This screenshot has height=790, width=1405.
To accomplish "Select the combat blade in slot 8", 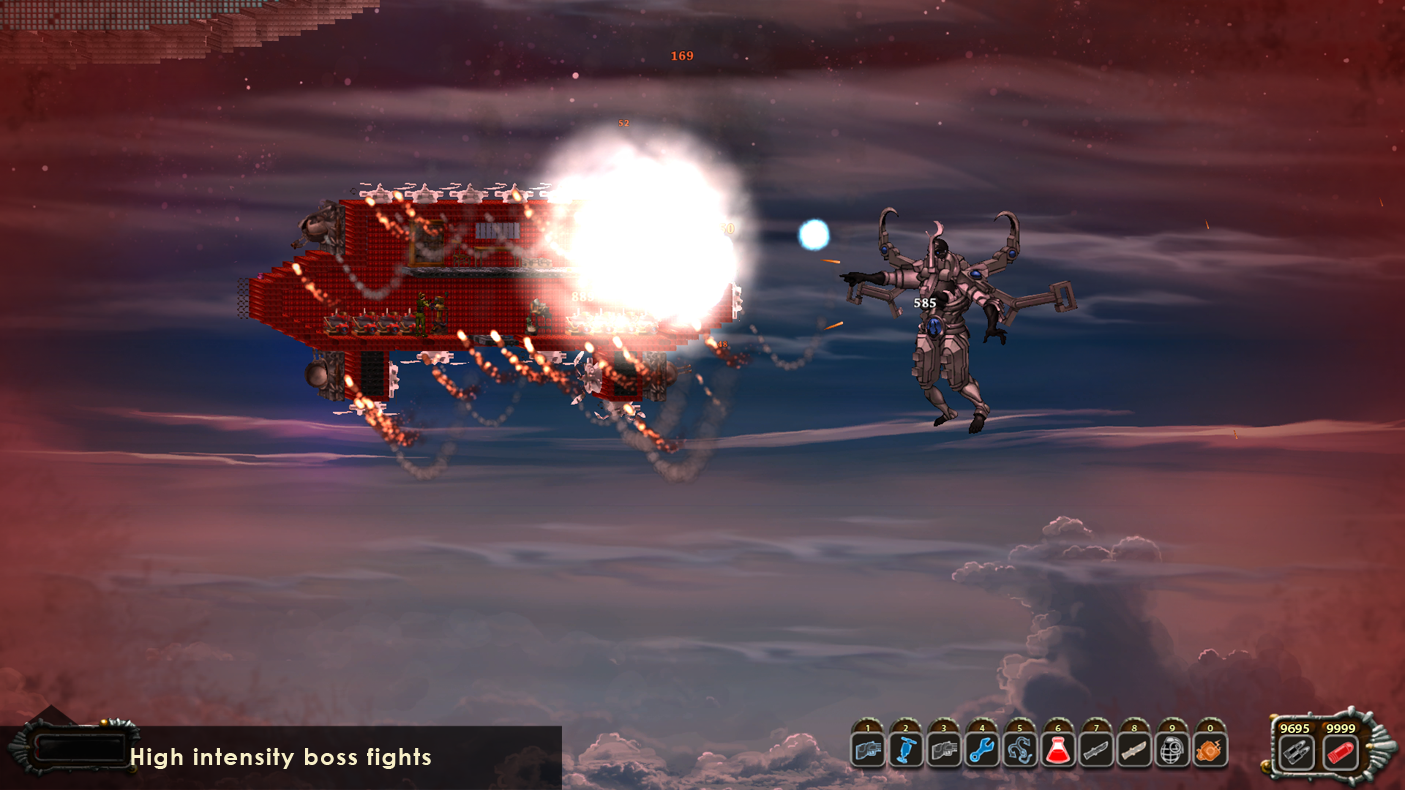I will pyautogui.click(x=1133, y=748).
